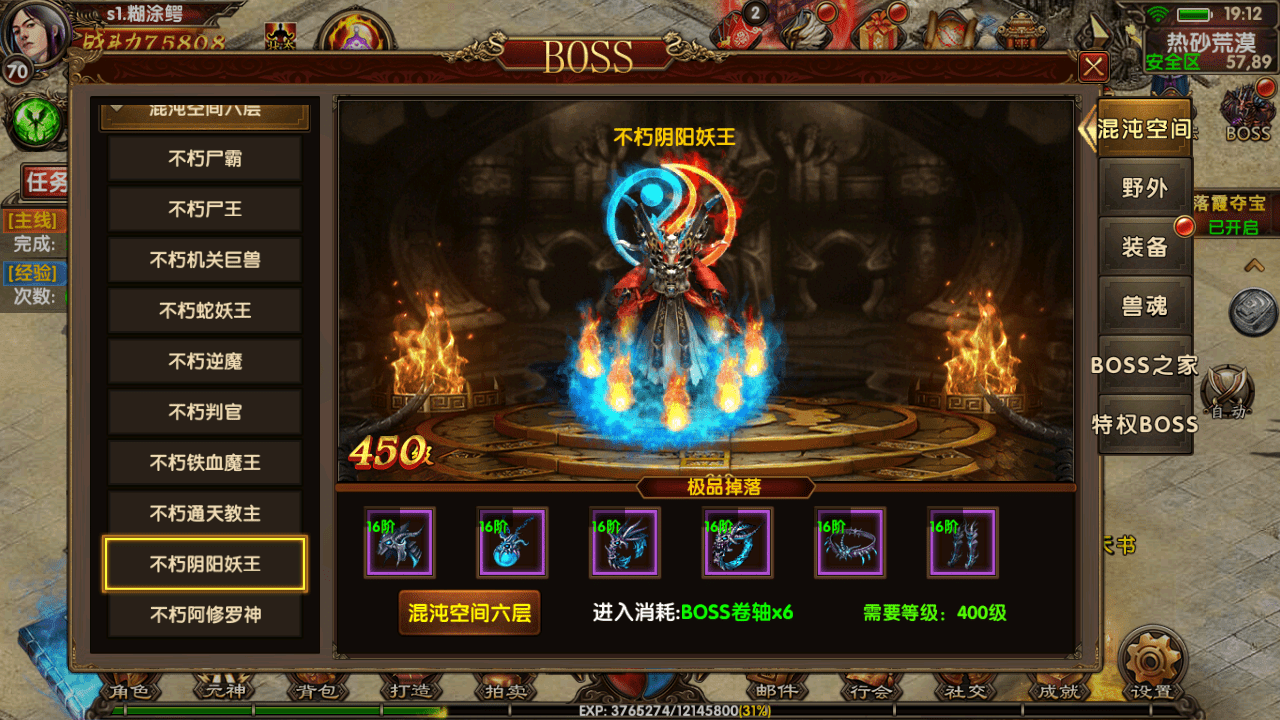Select 不朽阿修罗神 boss entry
1280x720 pixels.
pos(205,615)
